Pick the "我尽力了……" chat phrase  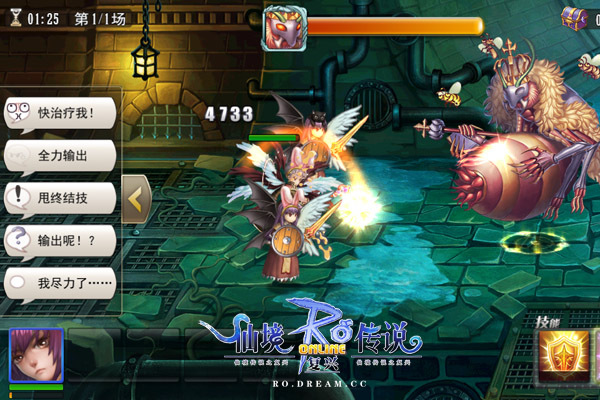[60, 284]
